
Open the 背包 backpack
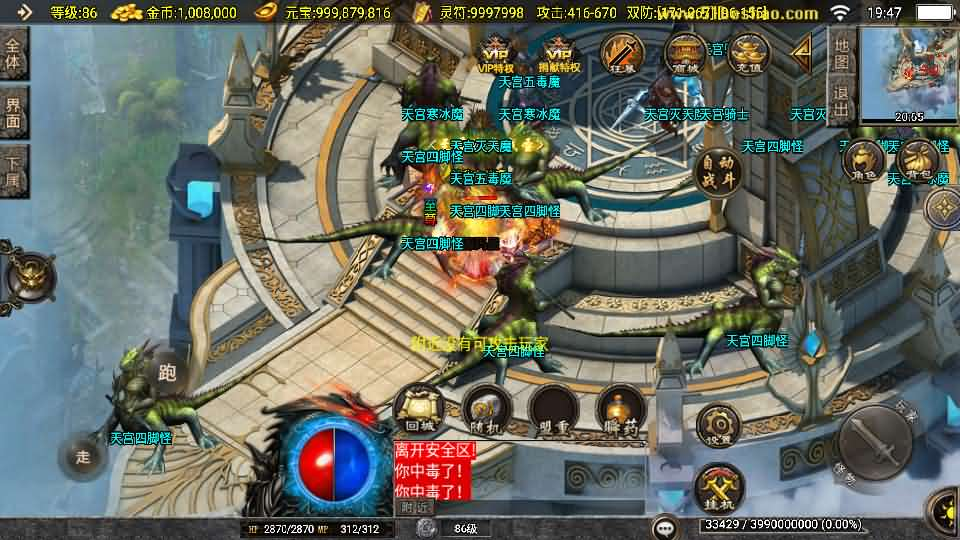point(917,162)
